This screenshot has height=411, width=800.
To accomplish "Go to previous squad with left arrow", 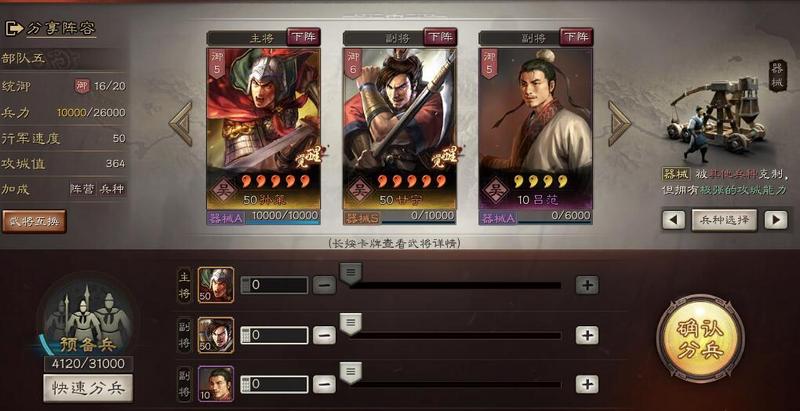I will point(180,123).
